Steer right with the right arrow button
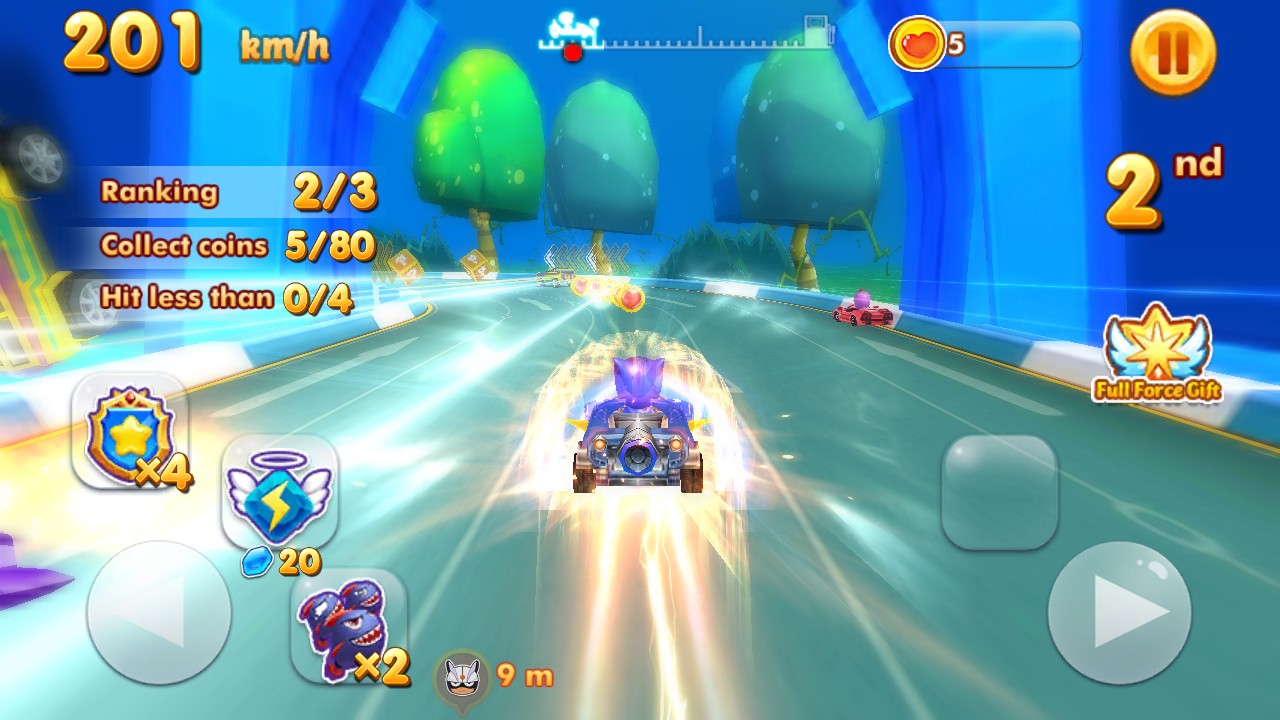 (x=1119, y=612)
